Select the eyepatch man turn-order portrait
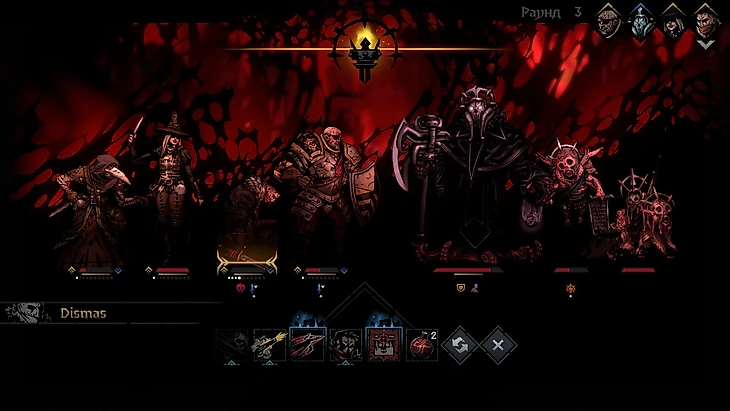Screen dimensions: 730x411 tap(609, 19)
